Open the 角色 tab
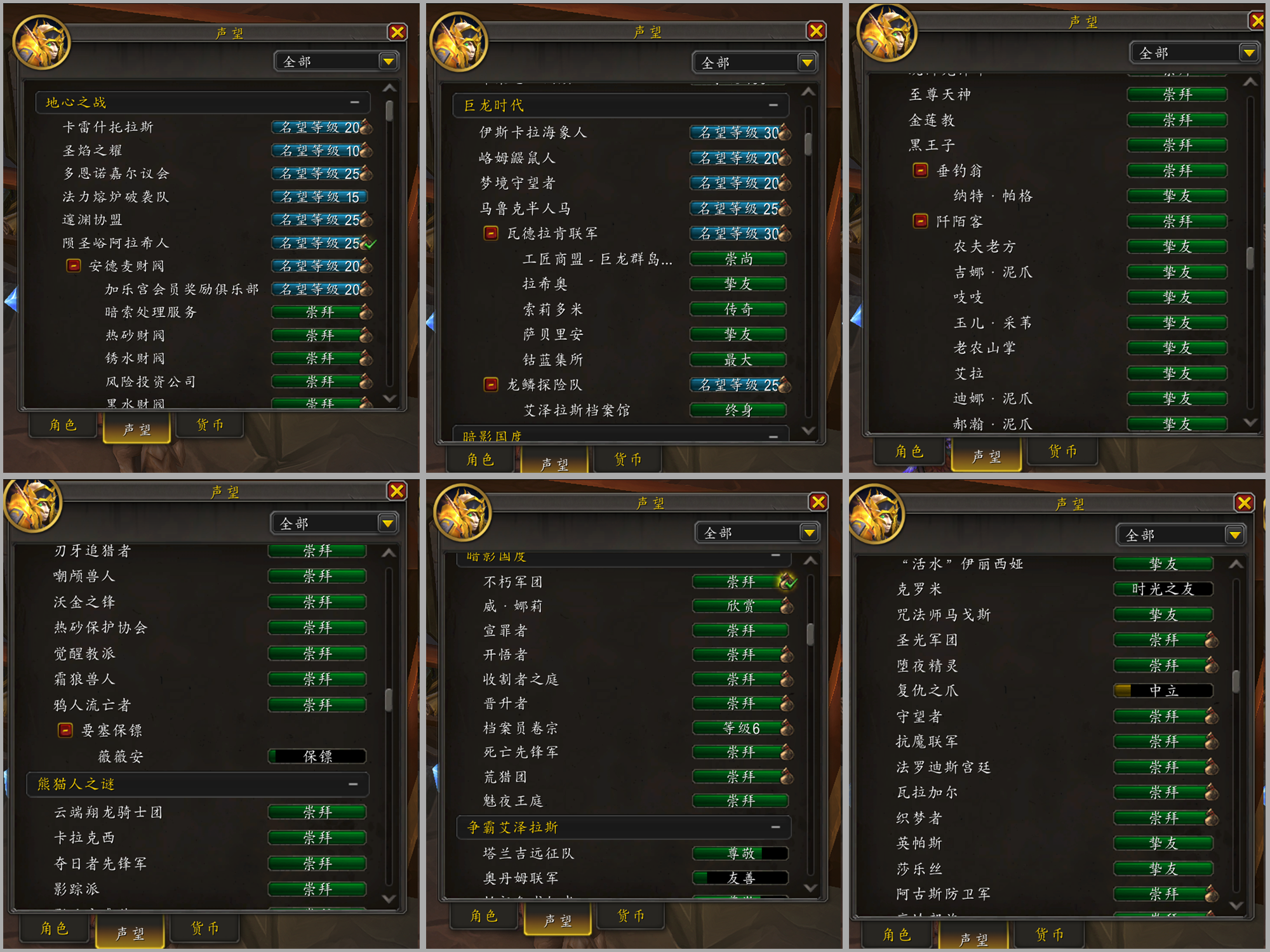Image resolution: width=1270 pixels, height=952 pixels. (62, 426)
